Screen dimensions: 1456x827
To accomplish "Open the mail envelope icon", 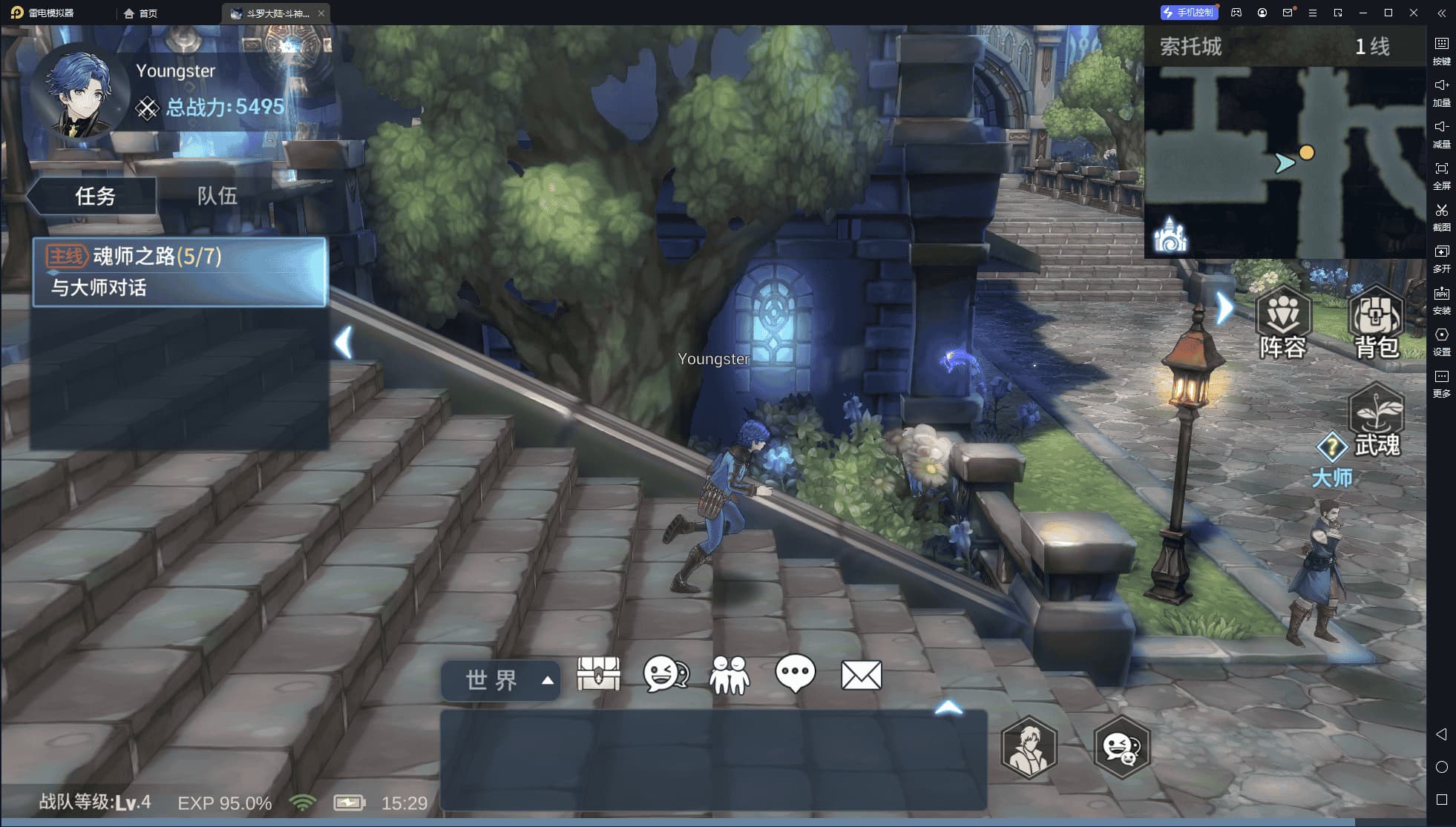I will coord(861,675).
